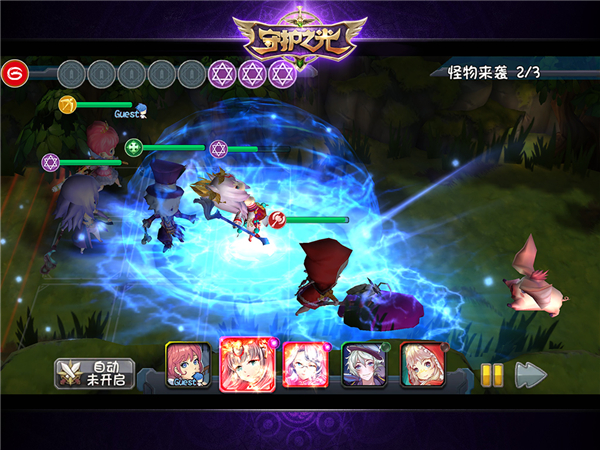Image resolution: width=600 pixels, height=450 pixels.
Task: Select the Guest hero portrait
Action: tap(187, 364)
